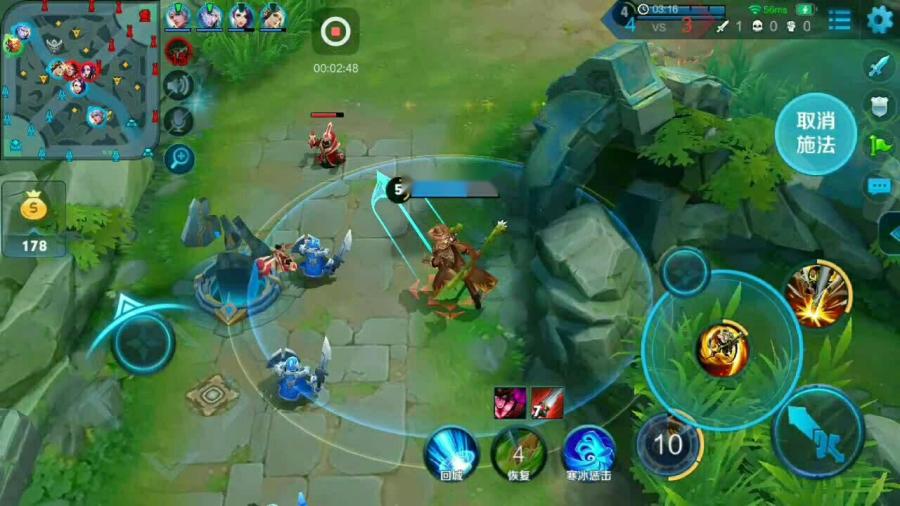Stop the screen recording

coord(335,32)
